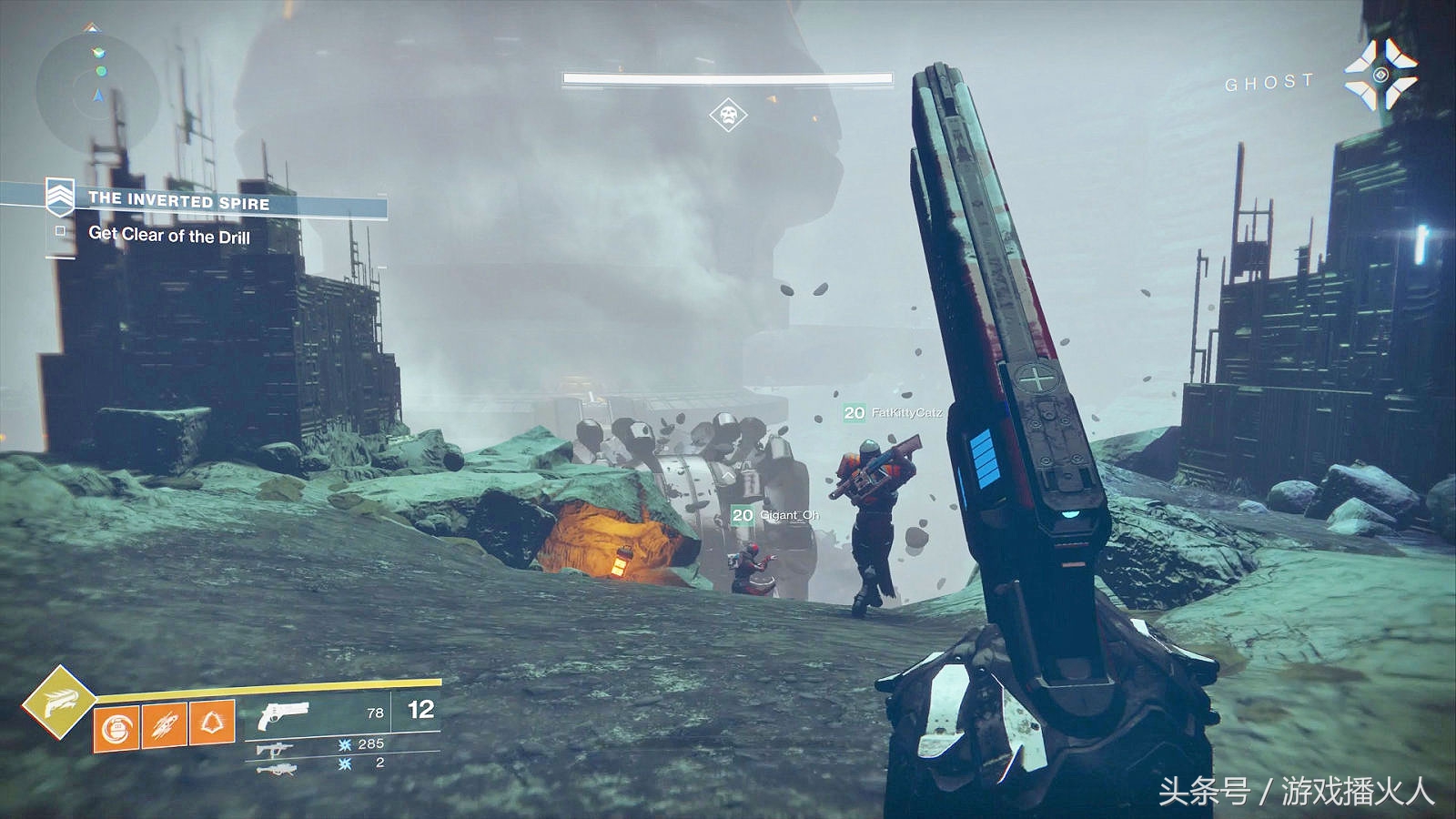Activate the class ability icon
Viewport: 1456px width, 819px height.
212,723
